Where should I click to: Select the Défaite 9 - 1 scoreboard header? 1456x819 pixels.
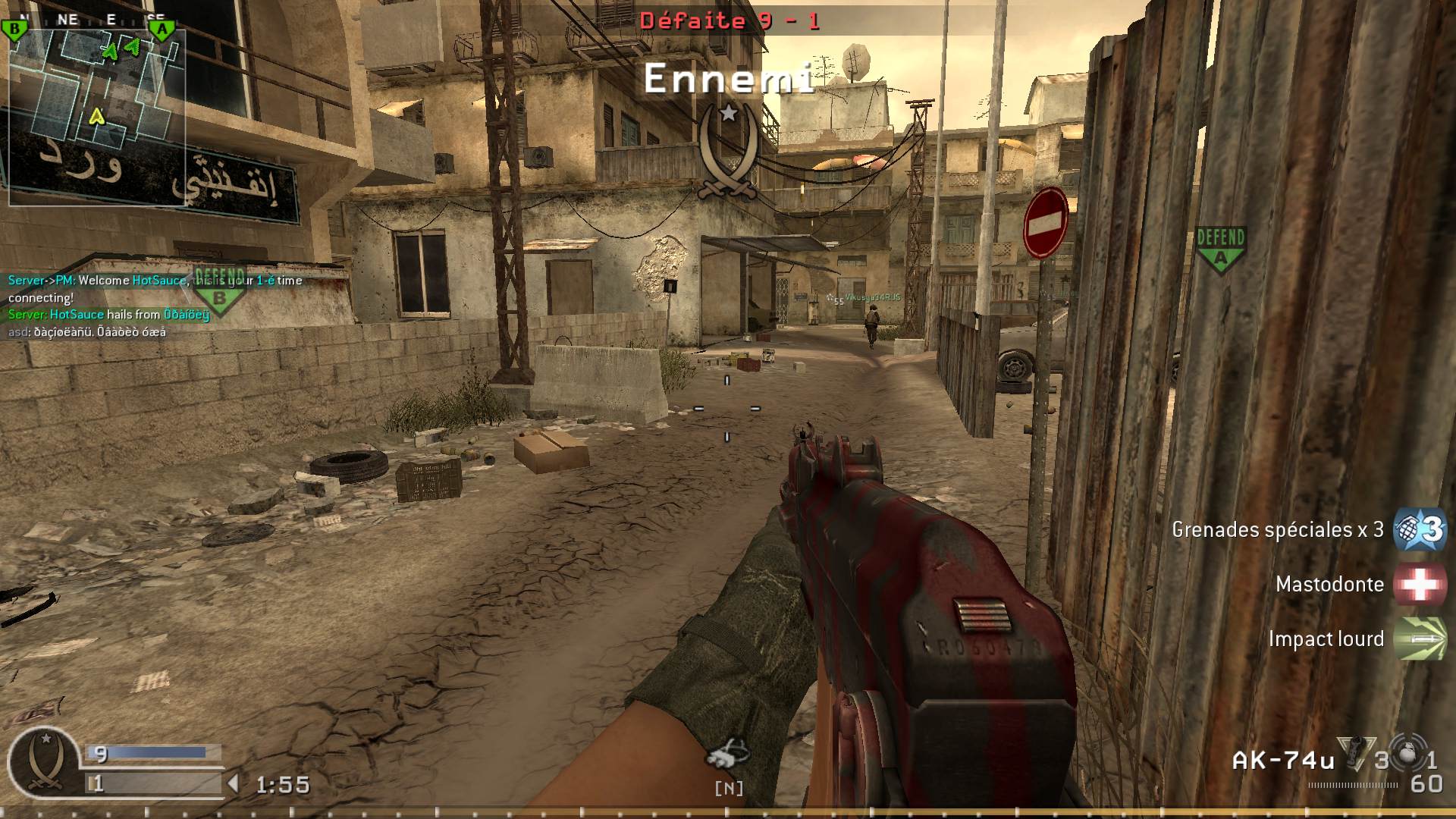728,21
